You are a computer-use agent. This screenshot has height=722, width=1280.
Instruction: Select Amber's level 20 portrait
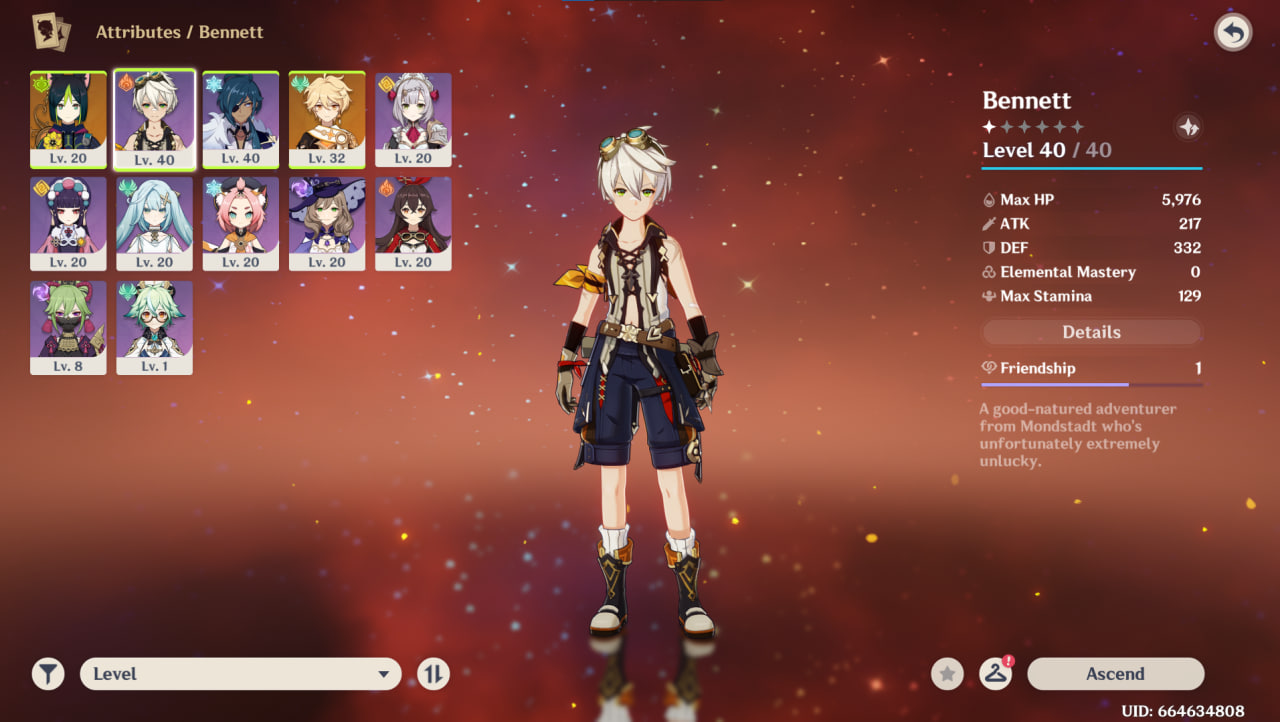click(413, 223)
